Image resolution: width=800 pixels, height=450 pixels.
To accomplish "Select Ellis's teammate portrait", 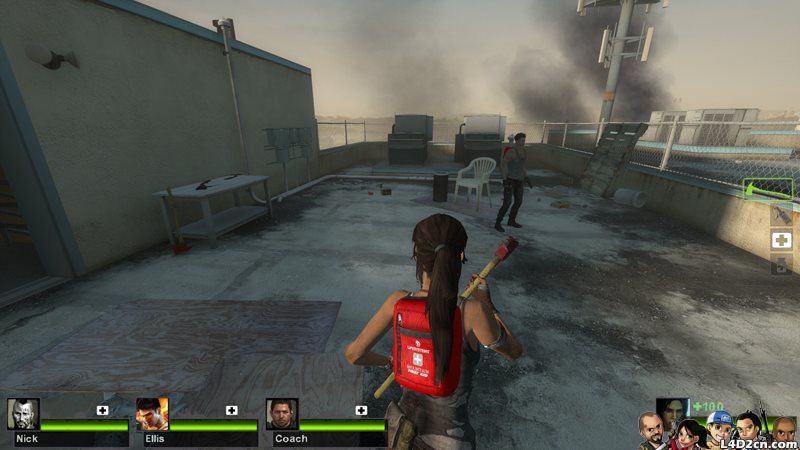I will click(152, 414).
